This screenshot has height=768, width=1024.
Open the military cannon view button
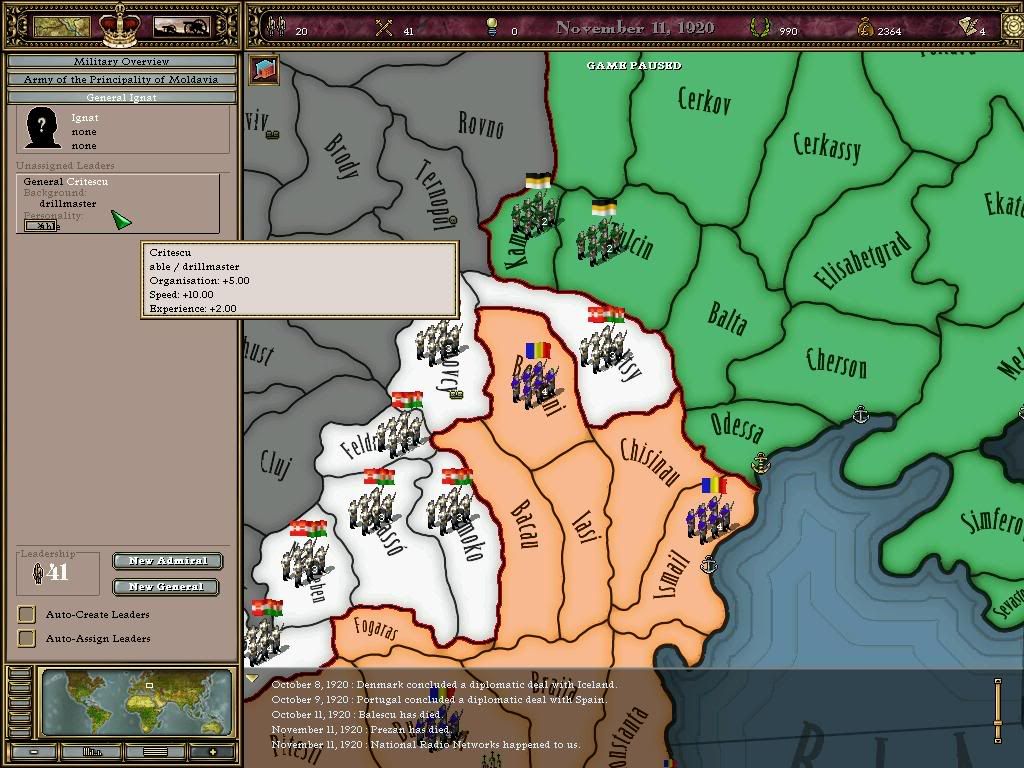pyautogui.click(x=181, y=27)
